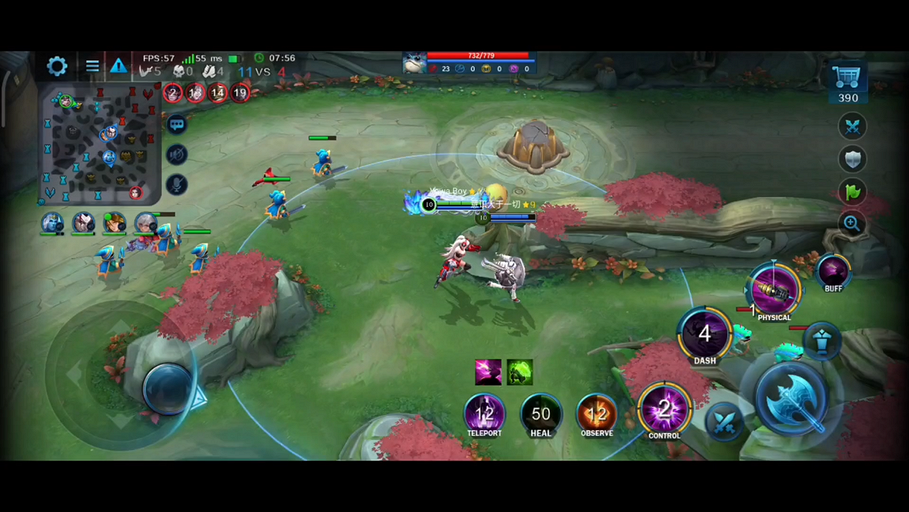Send the shield defend signal
Screen dimensions: 909x512
click(x=852, y=159)
